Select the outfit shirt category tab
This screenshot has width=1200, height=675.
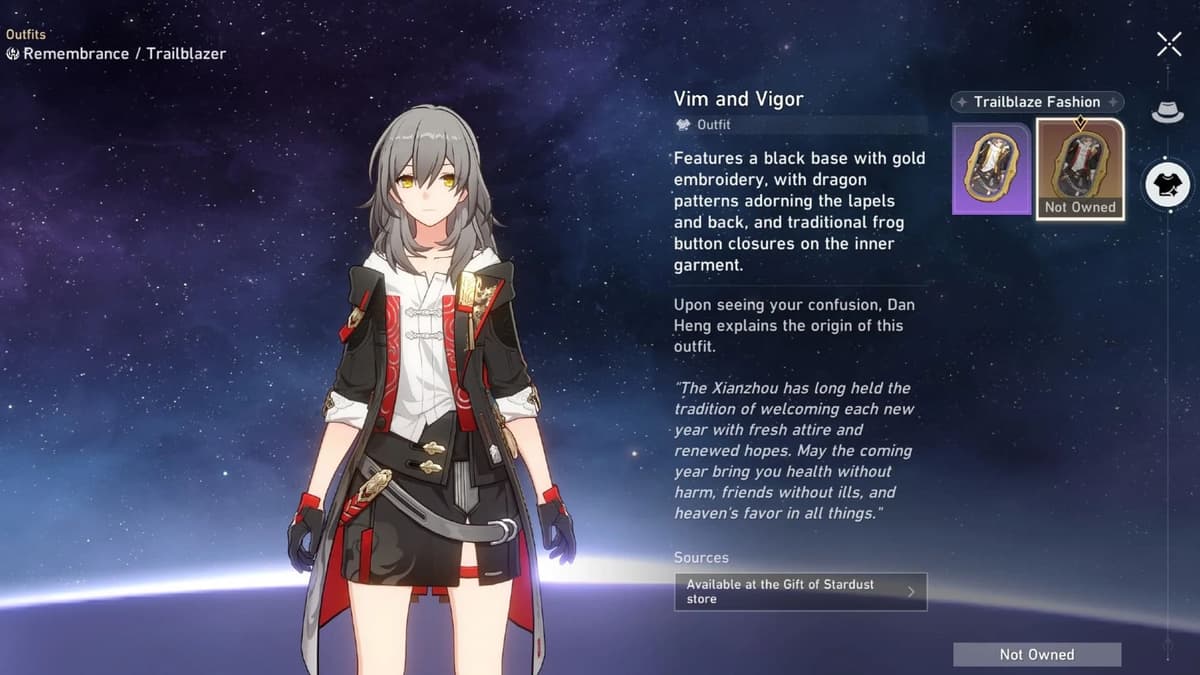click(x=1167, y=186)
